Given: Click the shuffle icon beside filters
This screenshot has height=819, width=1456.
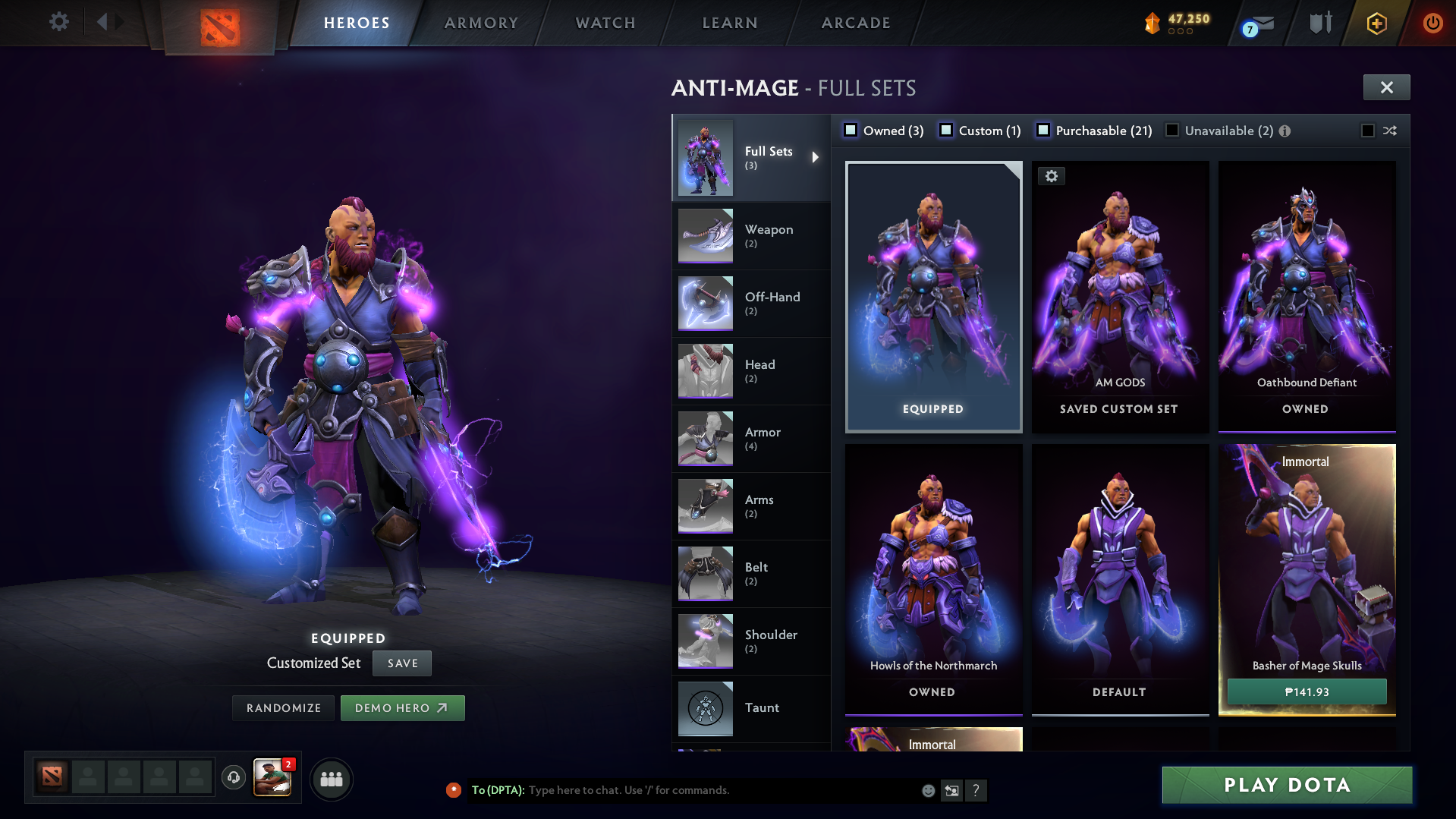Looking at the screenshot, I should [1390, 131].
